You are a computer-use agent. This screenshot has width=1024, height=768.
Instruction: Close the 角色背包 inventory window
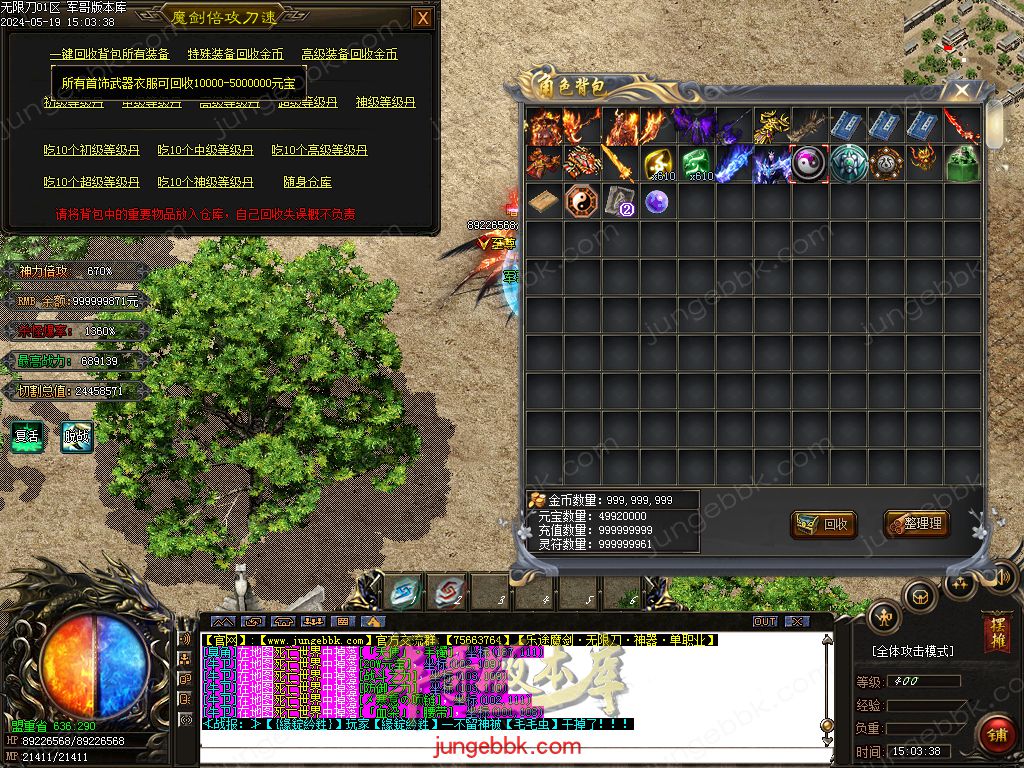tap(962, 91)
